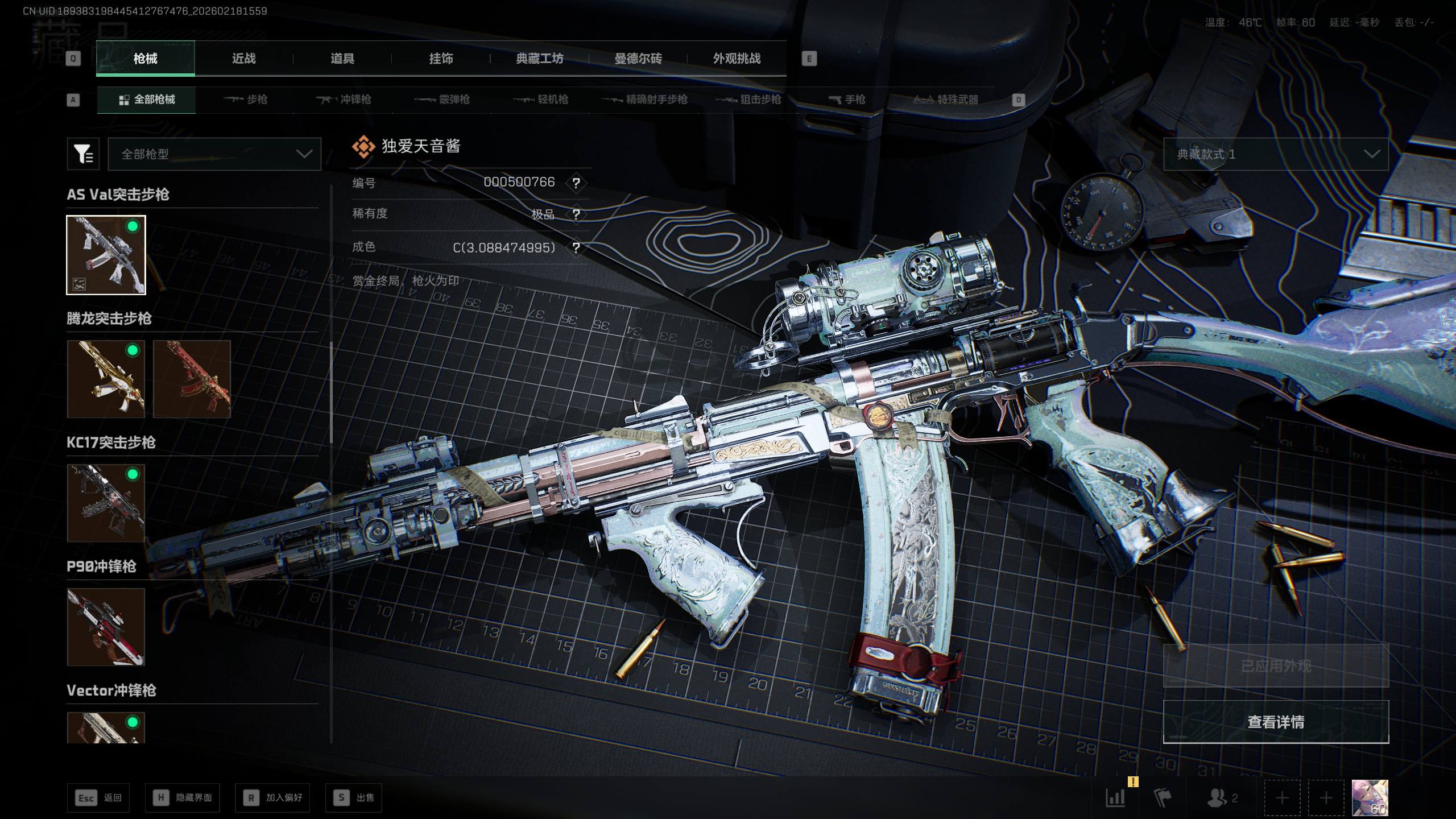Click the 稀有度 rarity help icon
This screenshot has width=1456, height=819.
click(576, 214)
